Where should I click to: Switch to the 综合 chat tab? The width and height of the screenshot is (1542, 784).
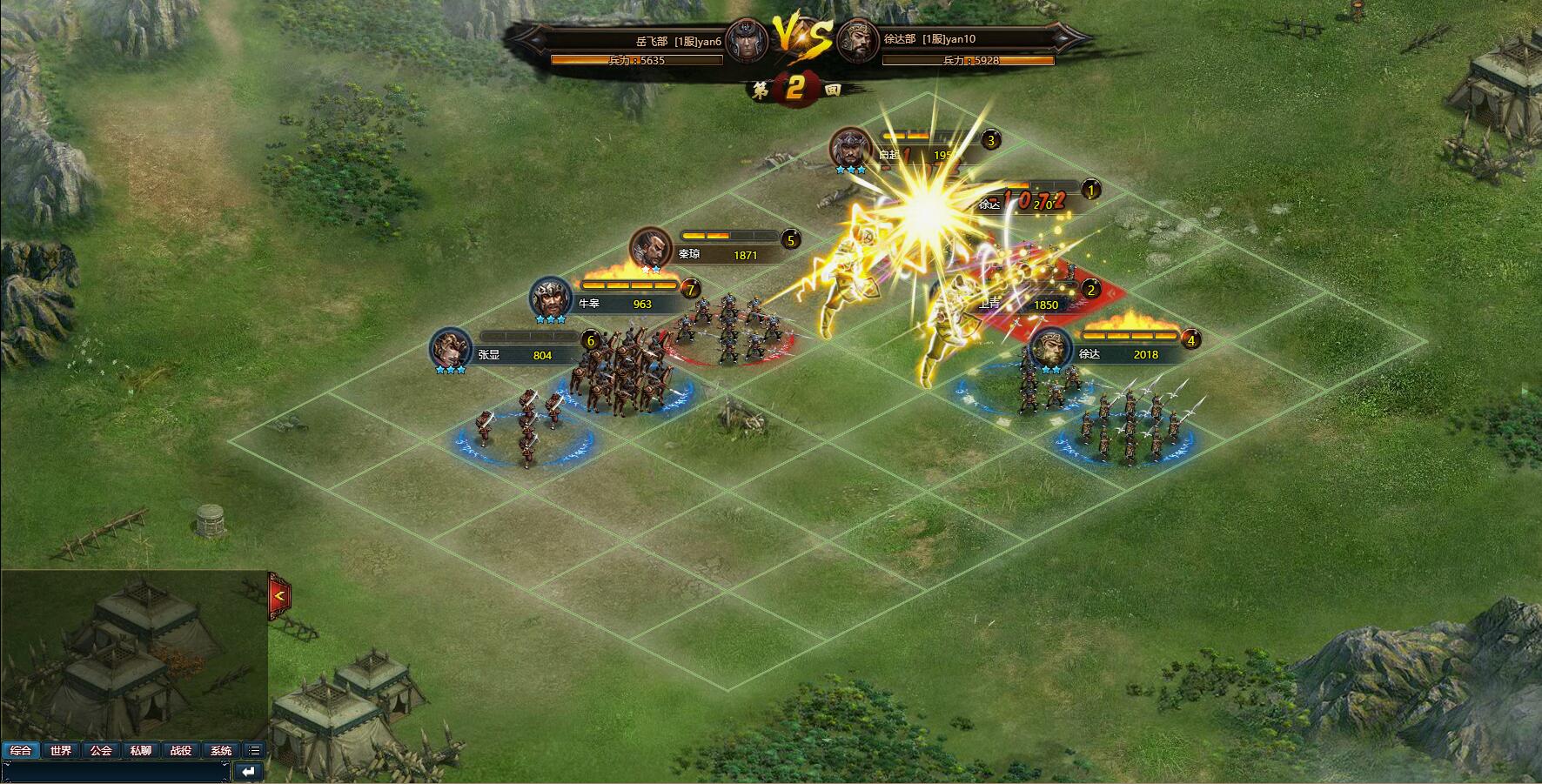20,750
